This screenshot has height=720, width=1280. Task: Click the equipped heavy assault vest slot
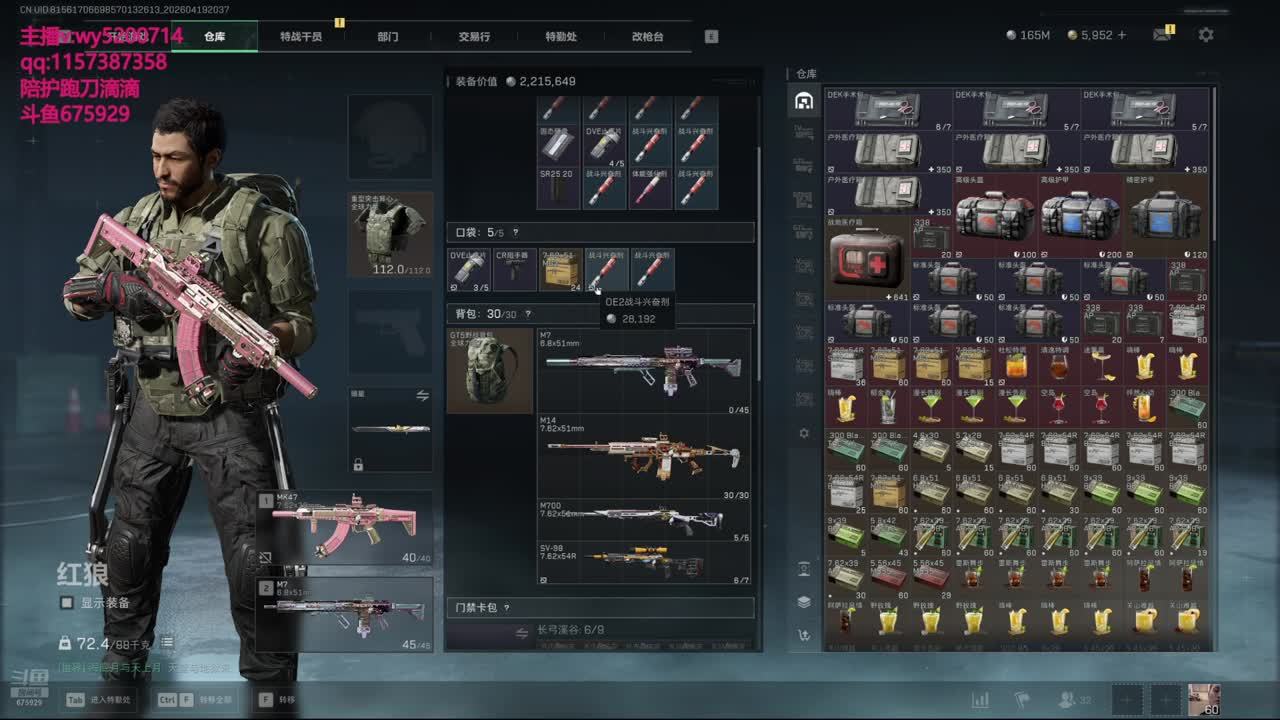point(390,234)
